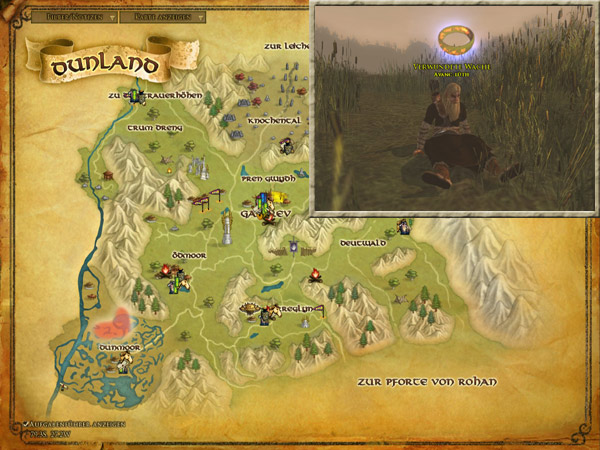600x450 pixels.
Task: Select the campfire marker below Ödmoor
Action: click(166, 269)
